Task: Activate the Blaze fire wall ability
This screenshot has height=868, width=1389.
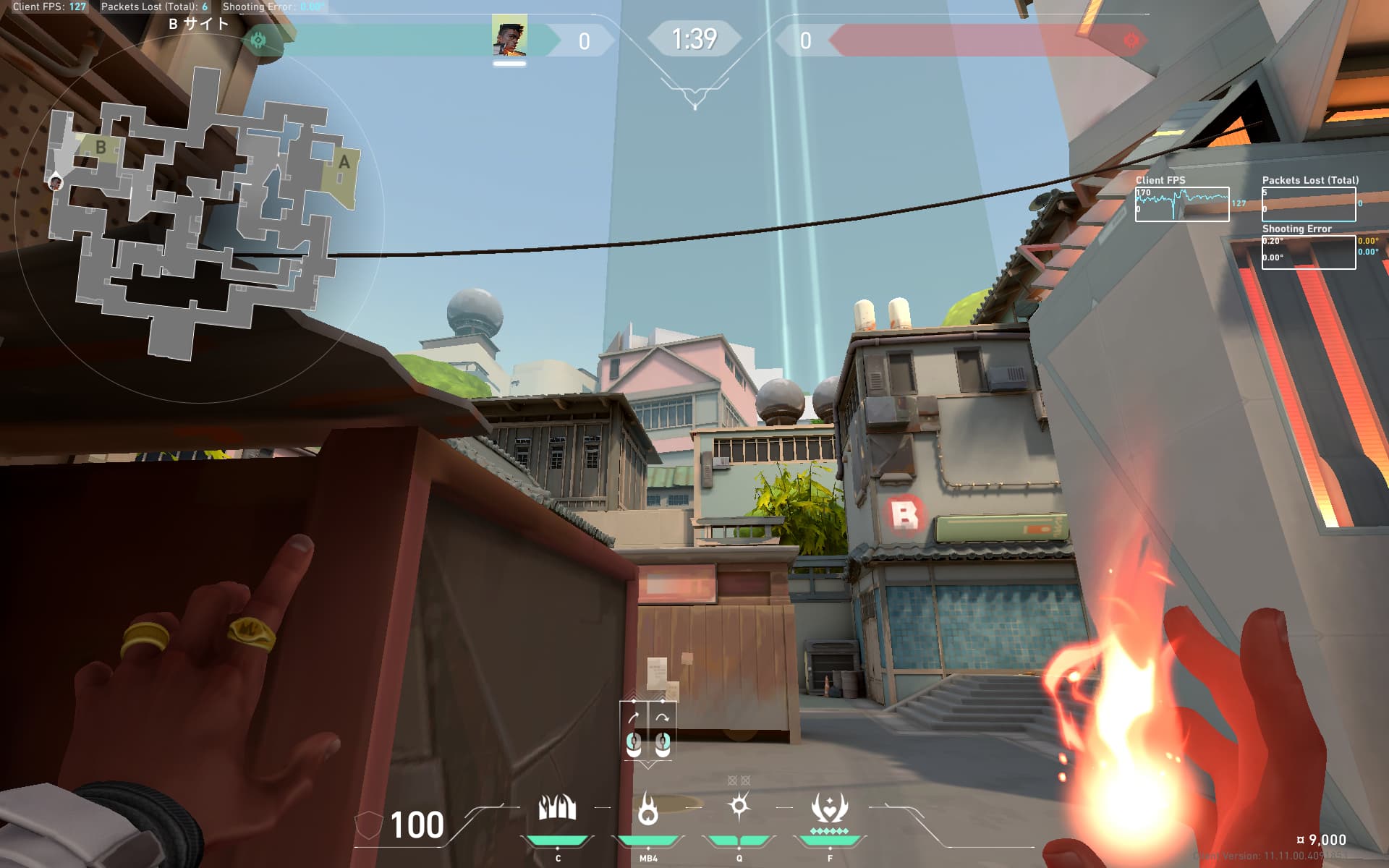Action: point(557,808)
